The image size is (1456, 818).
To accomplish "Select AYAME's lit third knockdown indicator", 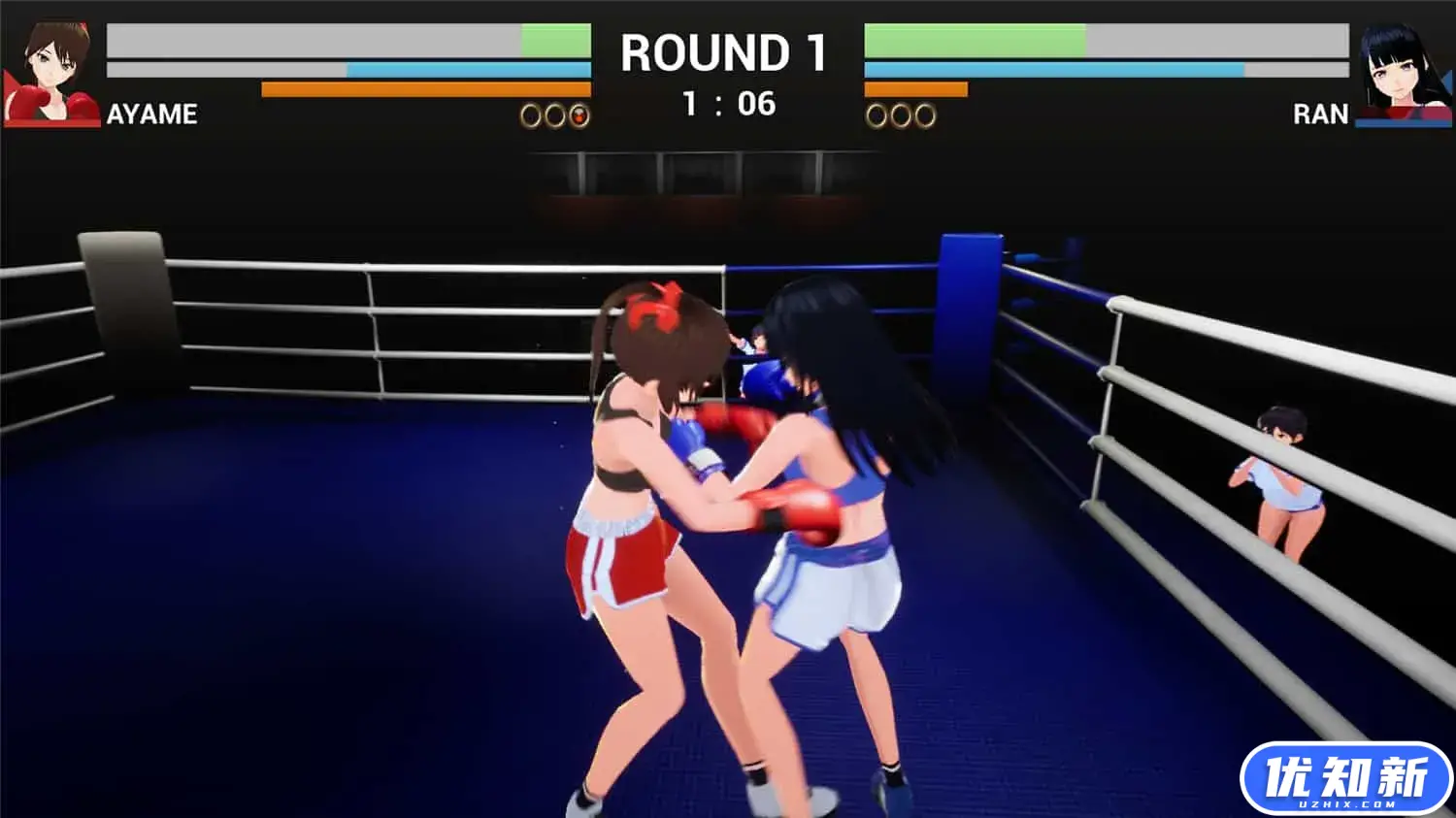I will [x=579, y=115].
